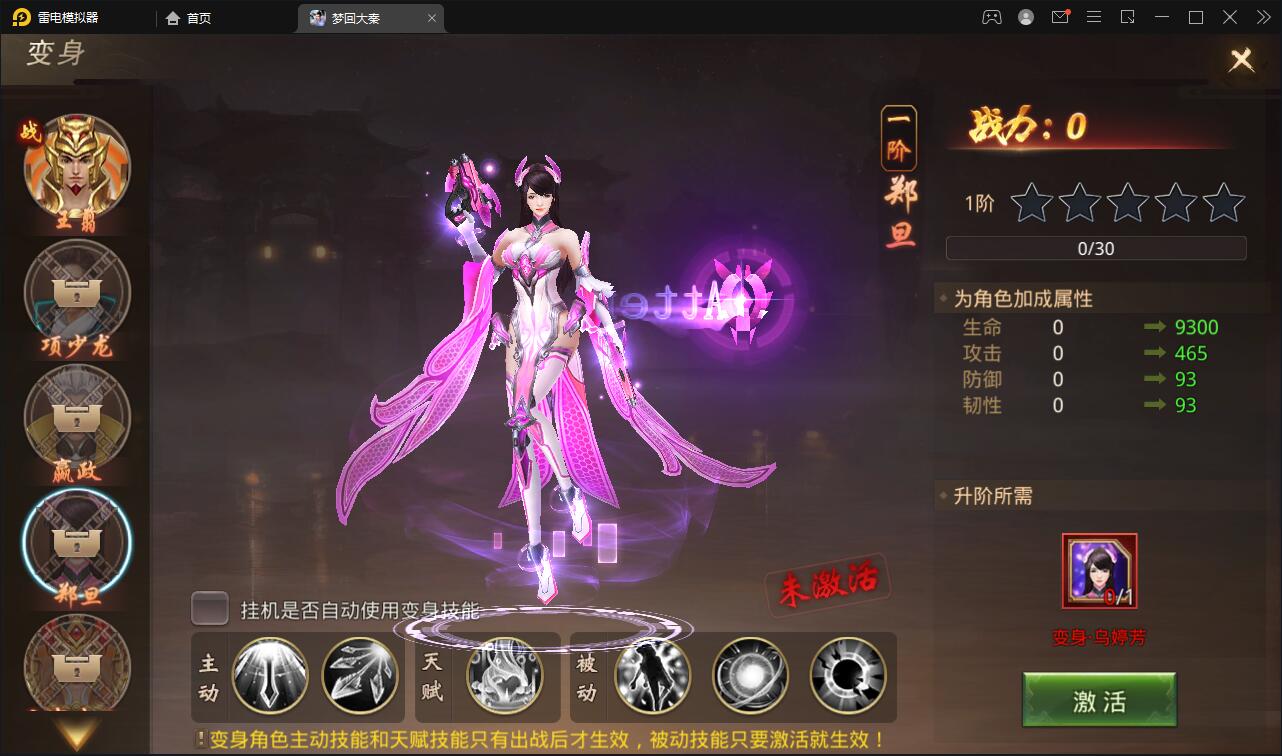Expand the hidden toolbar with double-arrow chevron
Image resolution: width=1282 pixels, height=756 pixels.
tap(1262, 17)
